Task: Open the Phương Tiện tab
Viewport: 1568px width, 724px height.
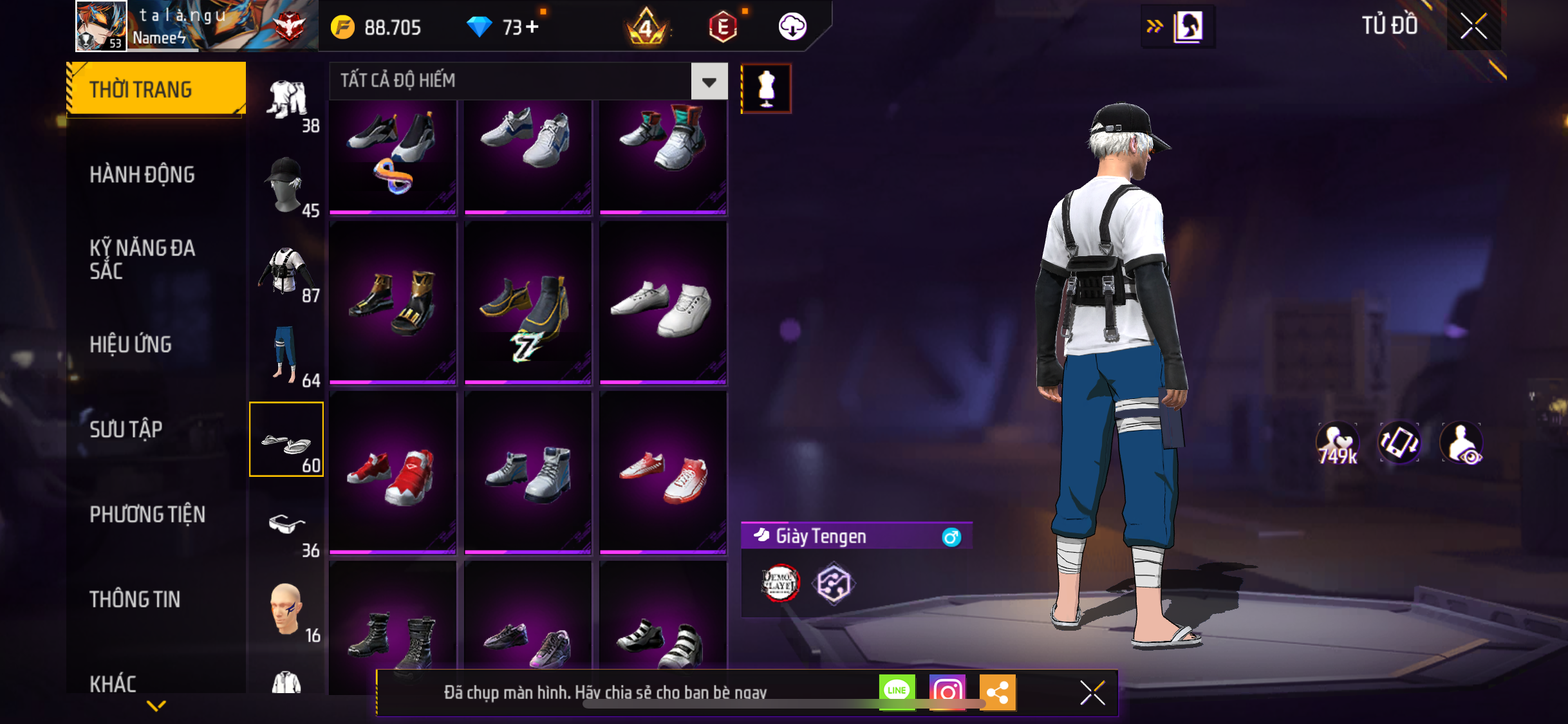Action: [147, 514]
